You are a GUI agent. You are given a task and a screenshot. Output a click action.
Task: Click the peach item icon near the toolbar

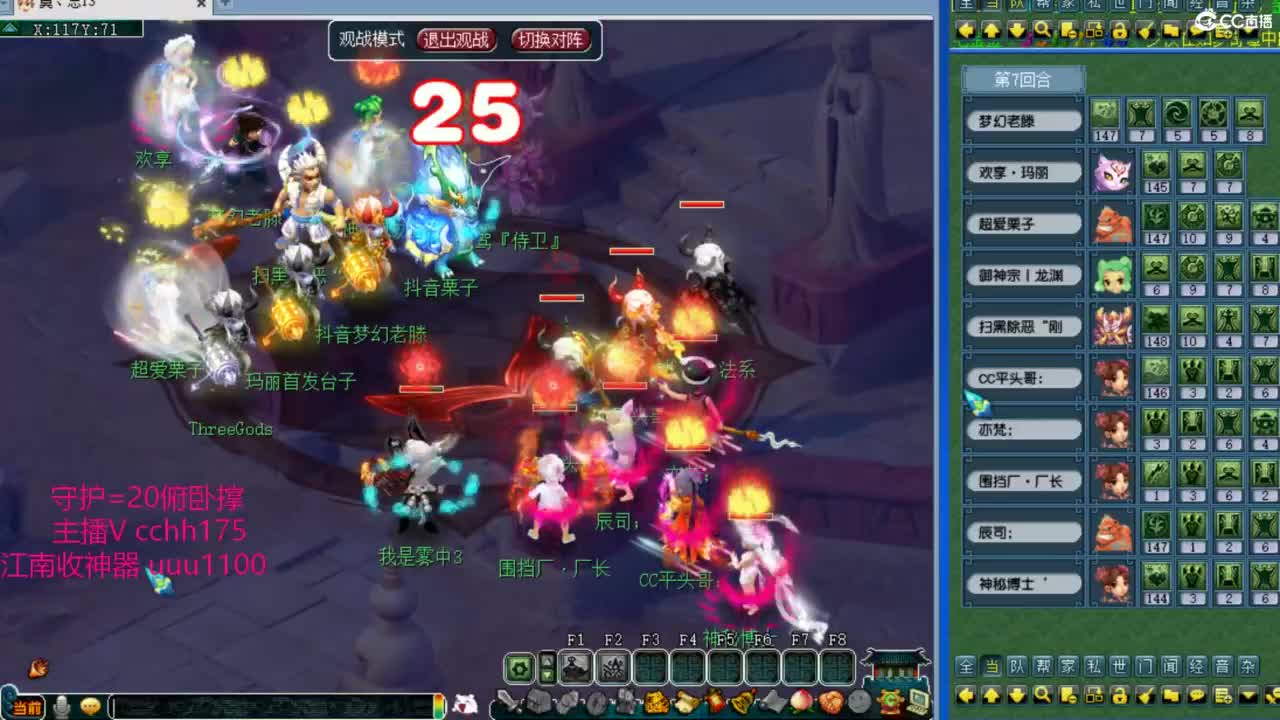(x=800, y=700)
